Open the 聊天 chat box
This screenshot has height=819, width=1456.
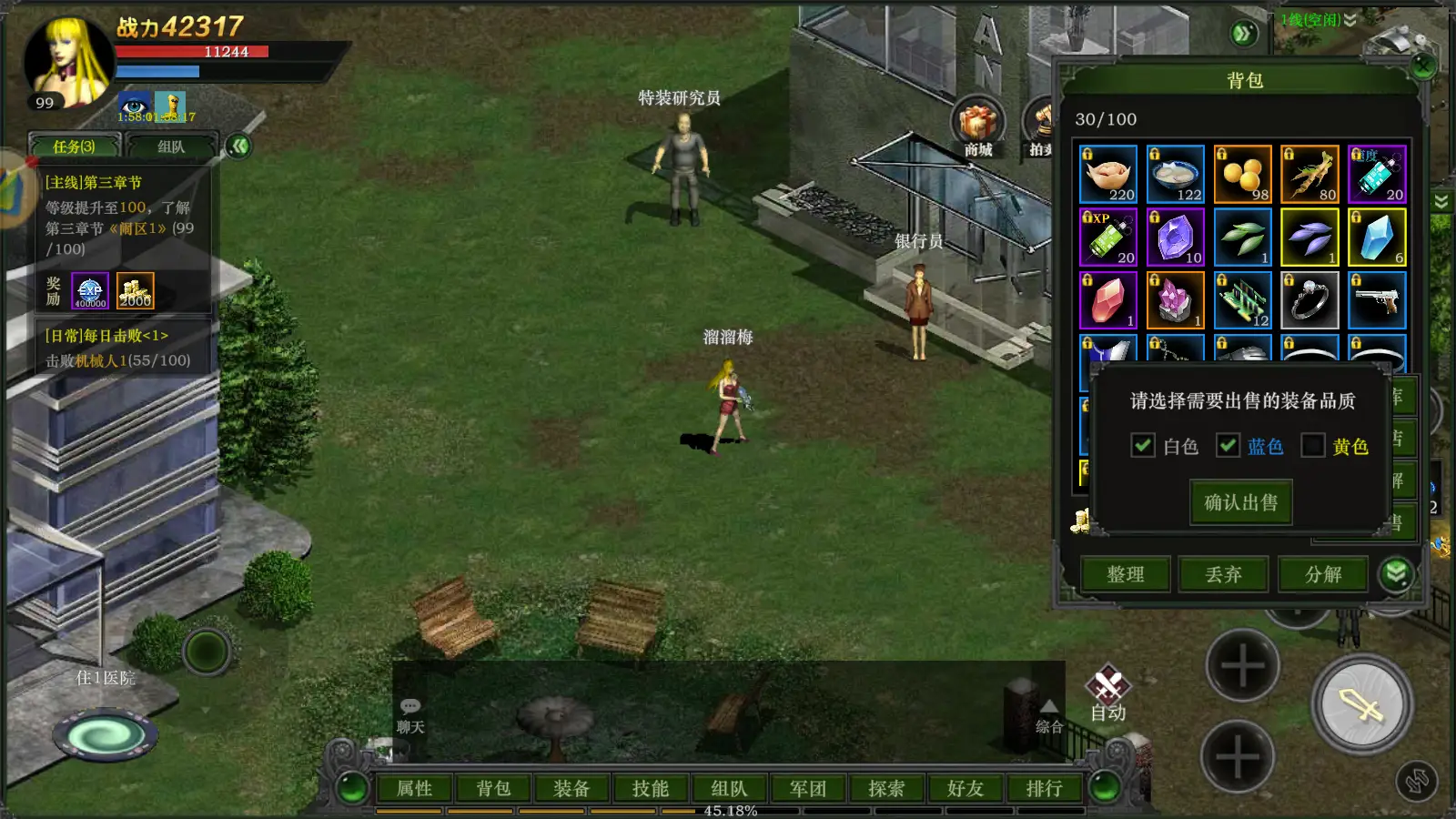[x=410, y=715]
